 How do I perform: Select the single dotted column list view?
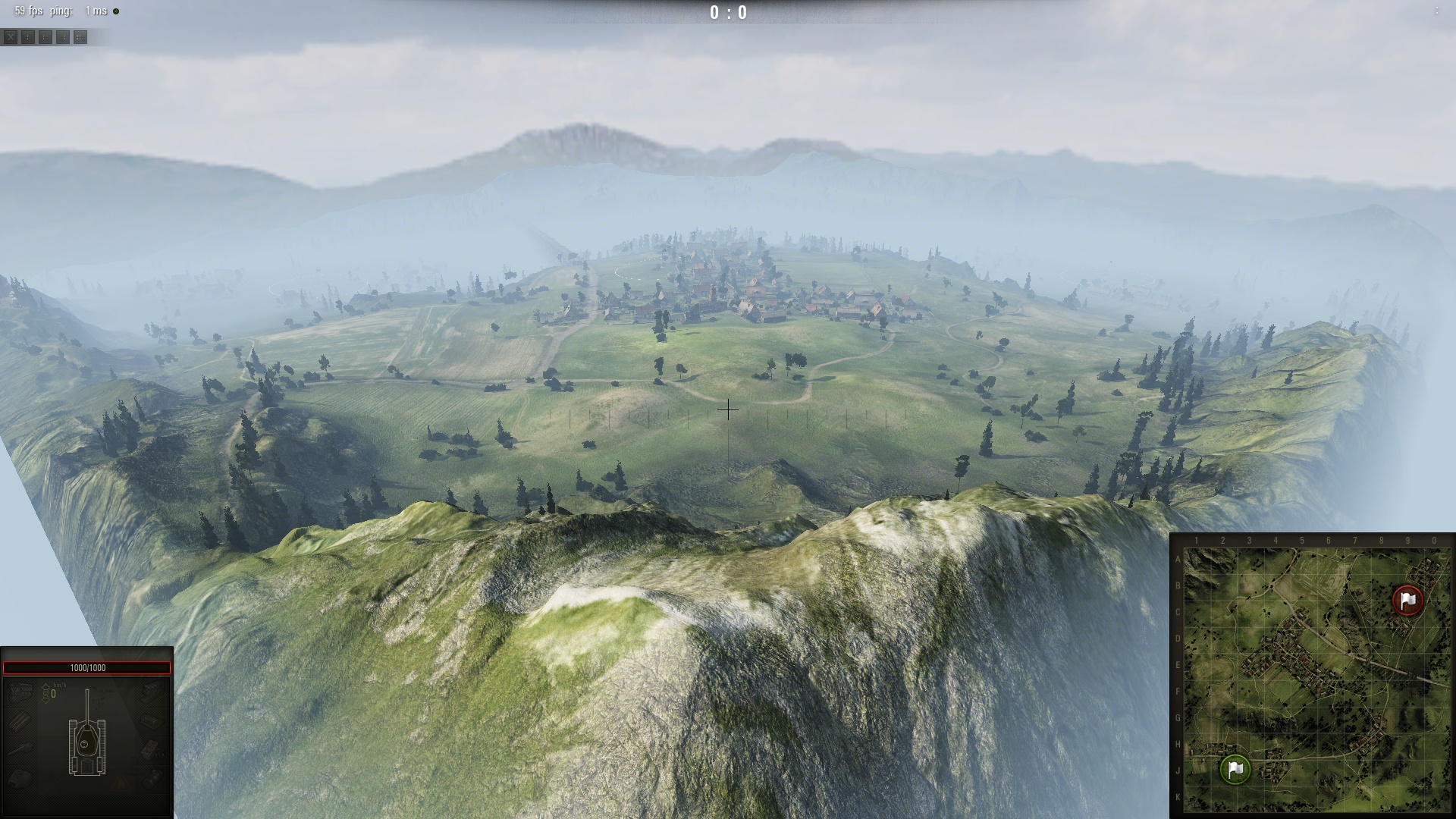tap(28, 36)
